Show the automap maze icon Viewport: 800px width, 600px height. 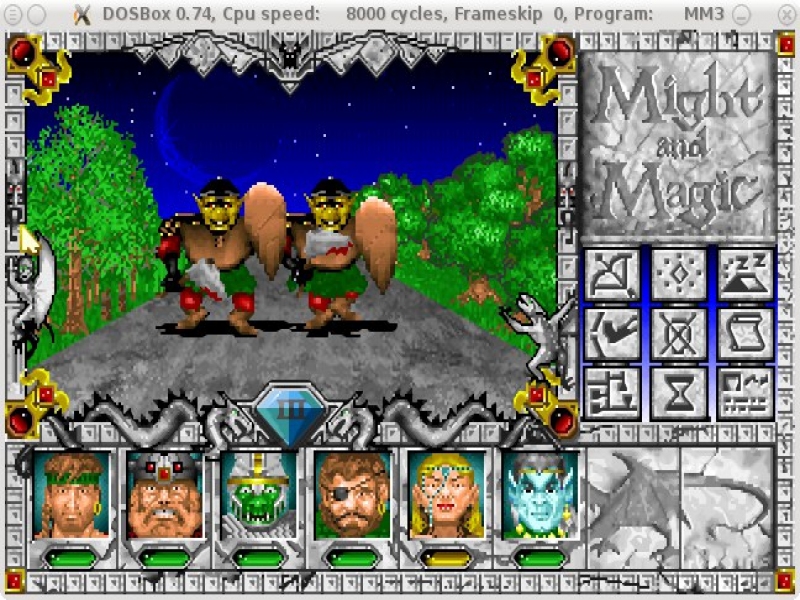point(613,393)
